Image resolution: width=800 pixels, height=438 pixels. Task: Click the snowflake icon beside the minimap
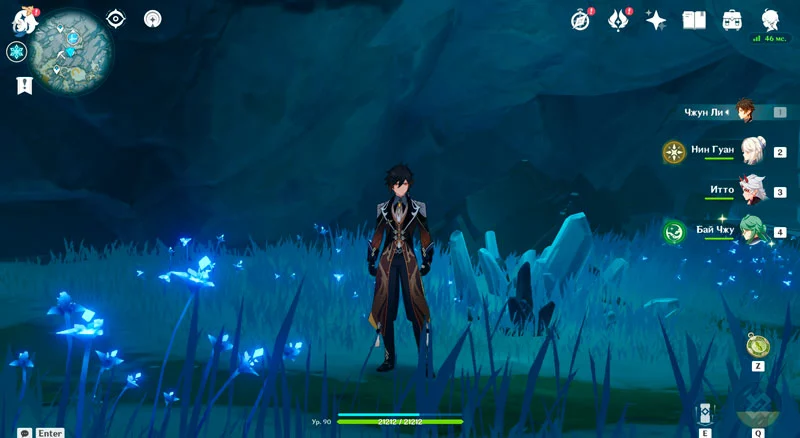[16, 52]
